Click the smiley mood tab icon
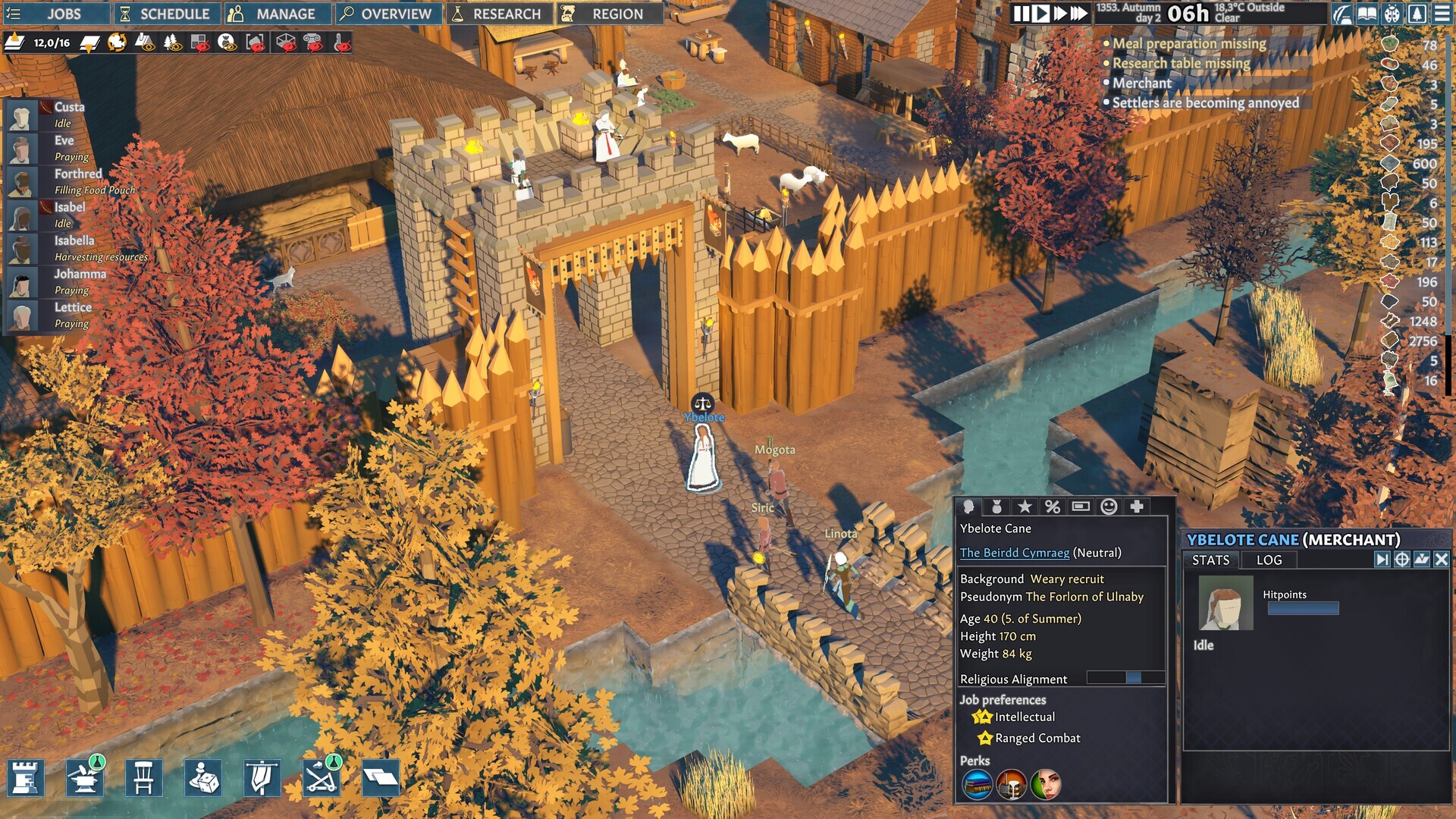This screenshot has width=1456, height=819. 1109,507
